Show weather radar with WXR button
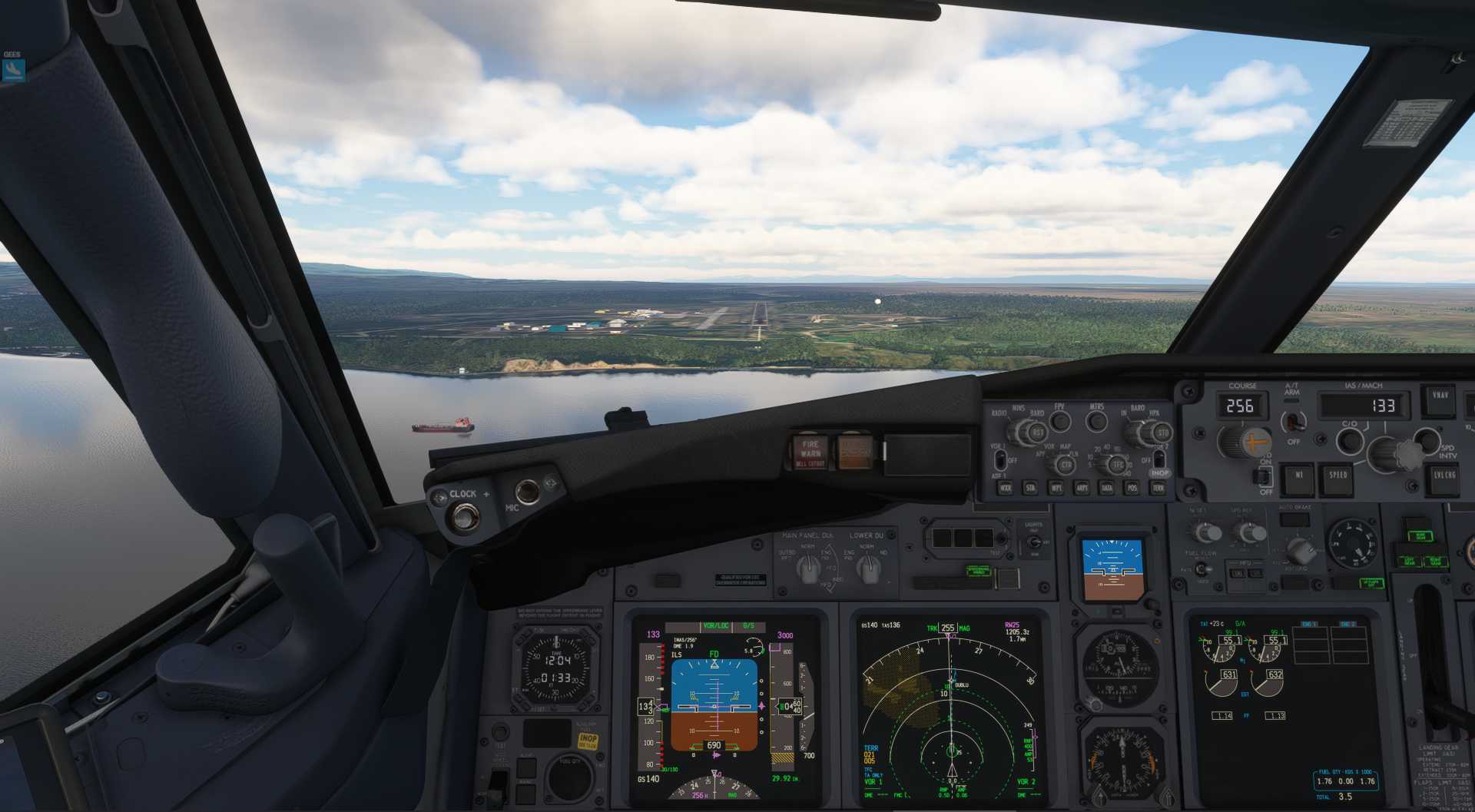The width and height of the screenshot is (1475, 812). point(1005,488)
